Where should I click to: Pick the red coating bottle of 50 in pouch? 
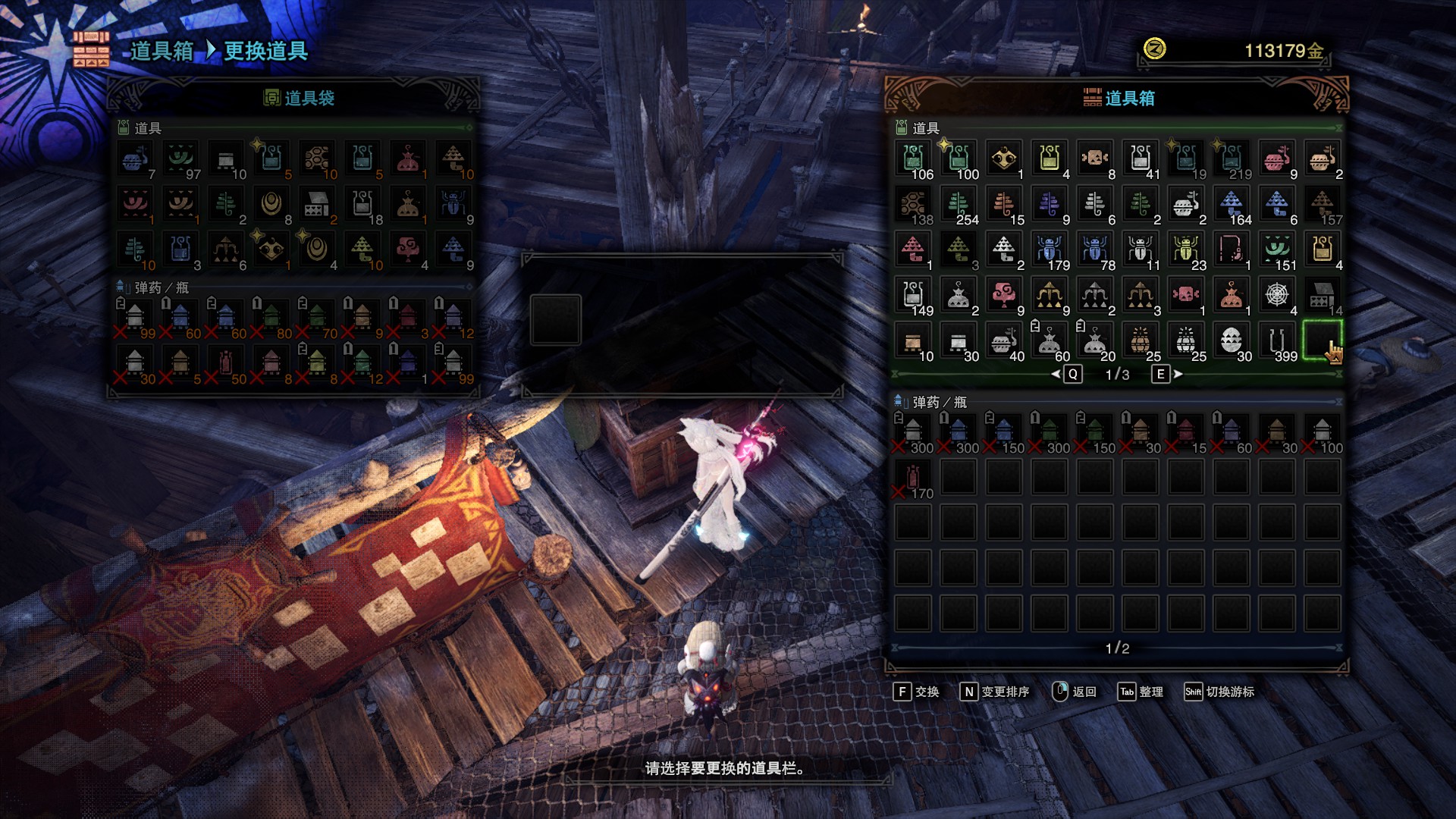pos(226,365)
